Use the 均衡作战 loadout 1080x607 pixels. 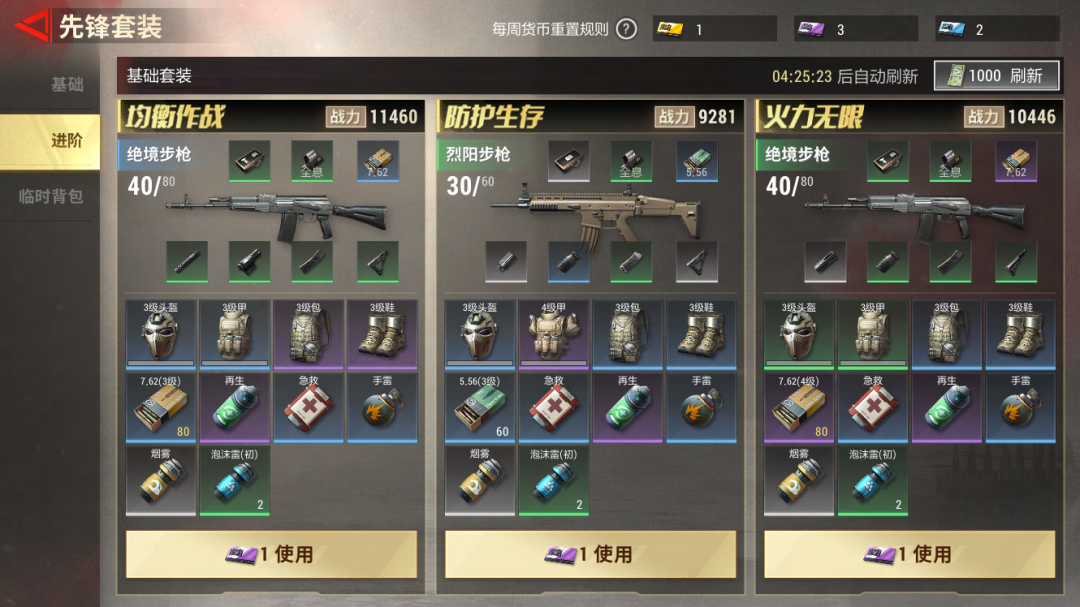(271, 553)
